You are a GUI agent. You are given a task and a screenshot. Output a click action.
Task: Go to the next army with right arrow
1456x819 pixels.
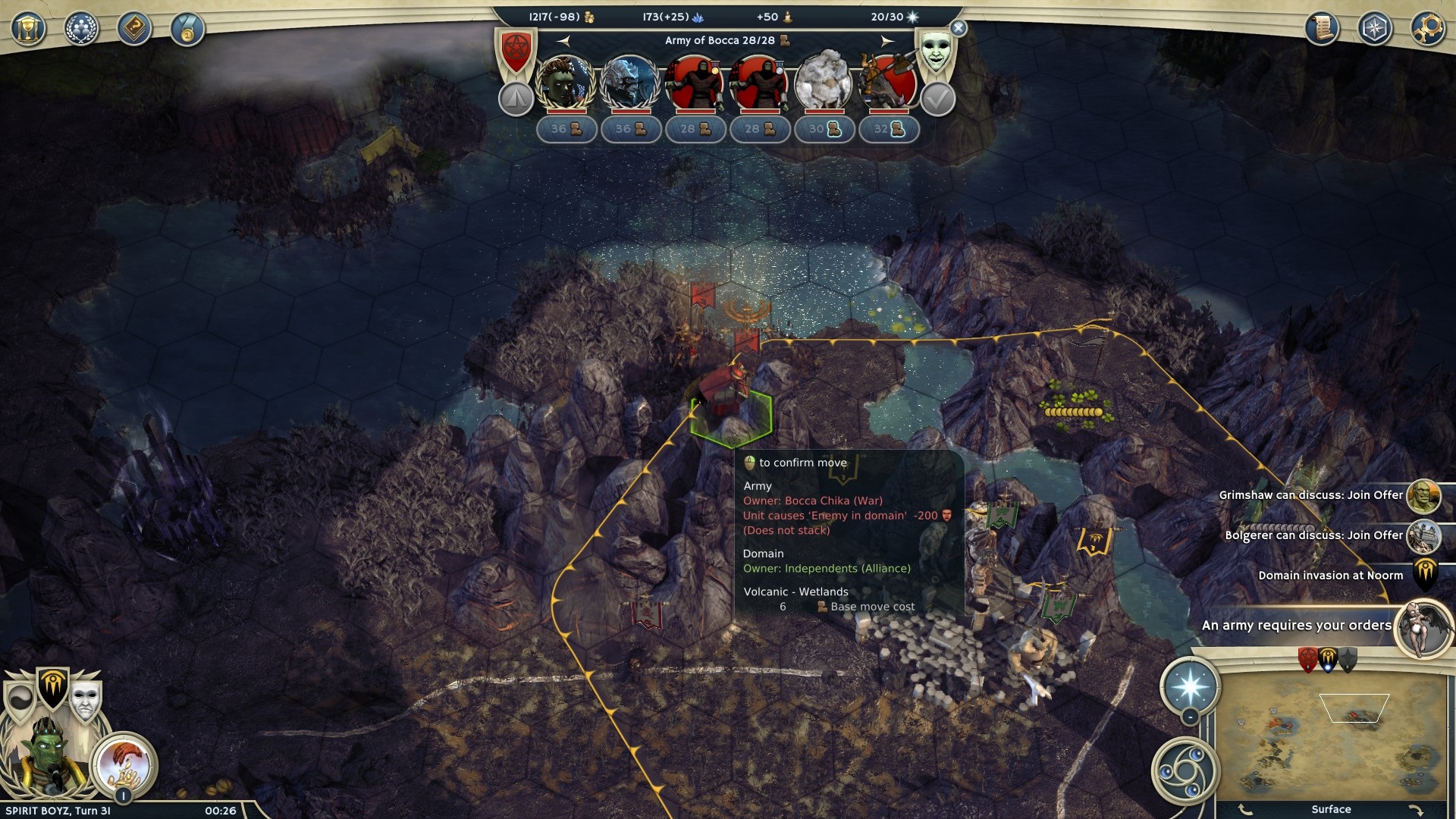pos(887,41)
